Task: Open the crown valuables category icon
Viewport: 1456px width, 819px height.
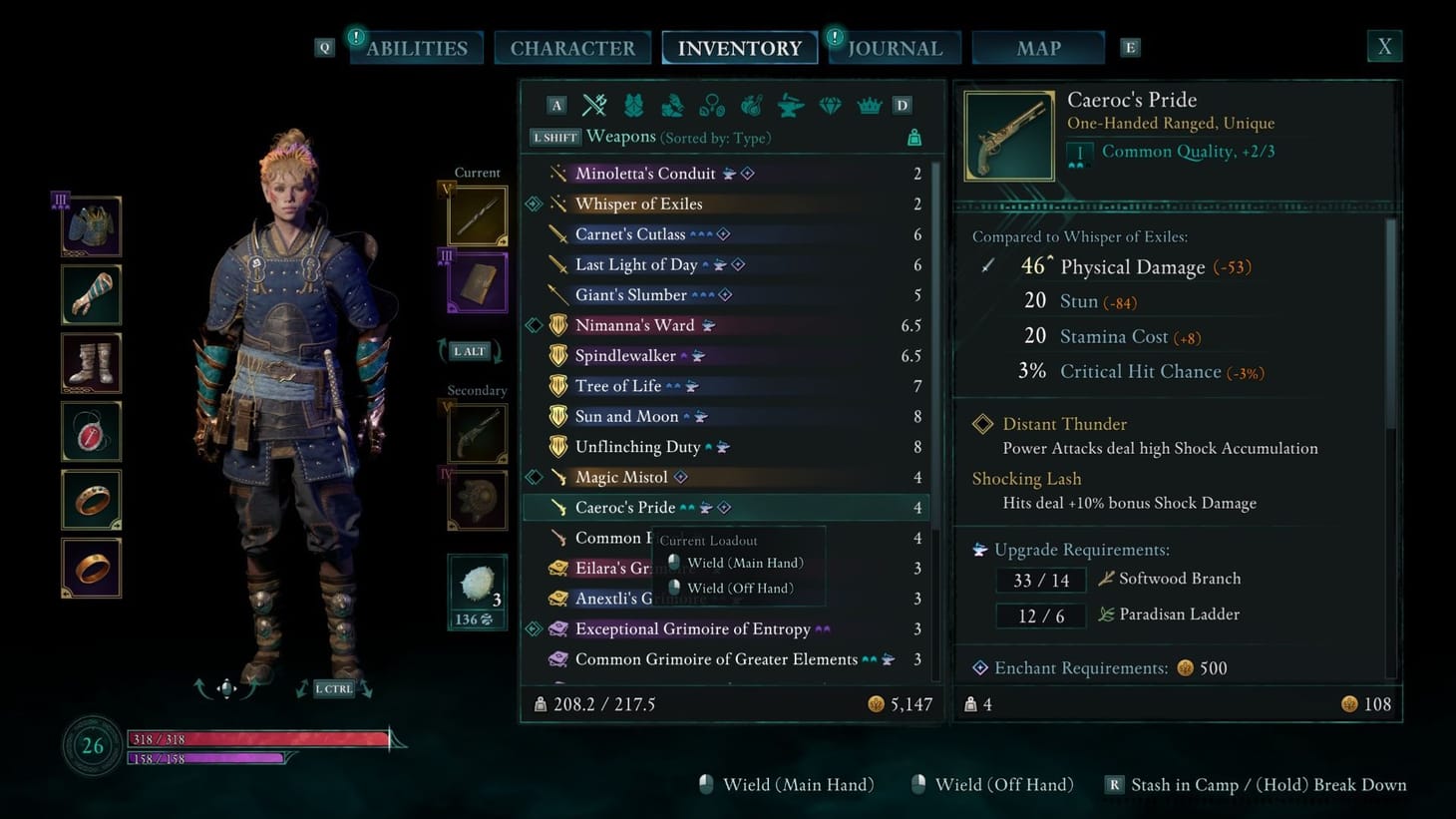Action: (869, 105)
